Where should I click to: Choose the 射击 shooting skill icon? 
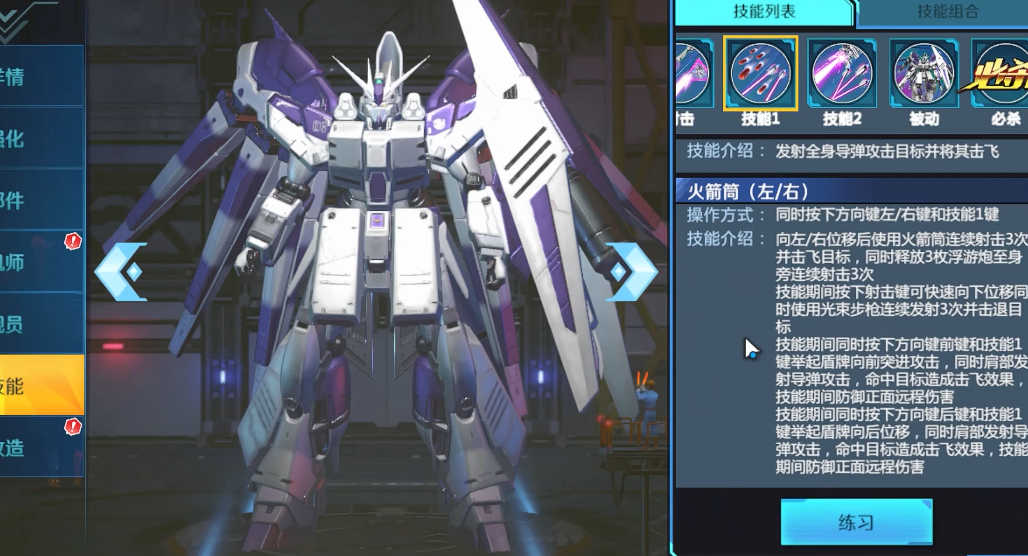(x=690, y=74)
